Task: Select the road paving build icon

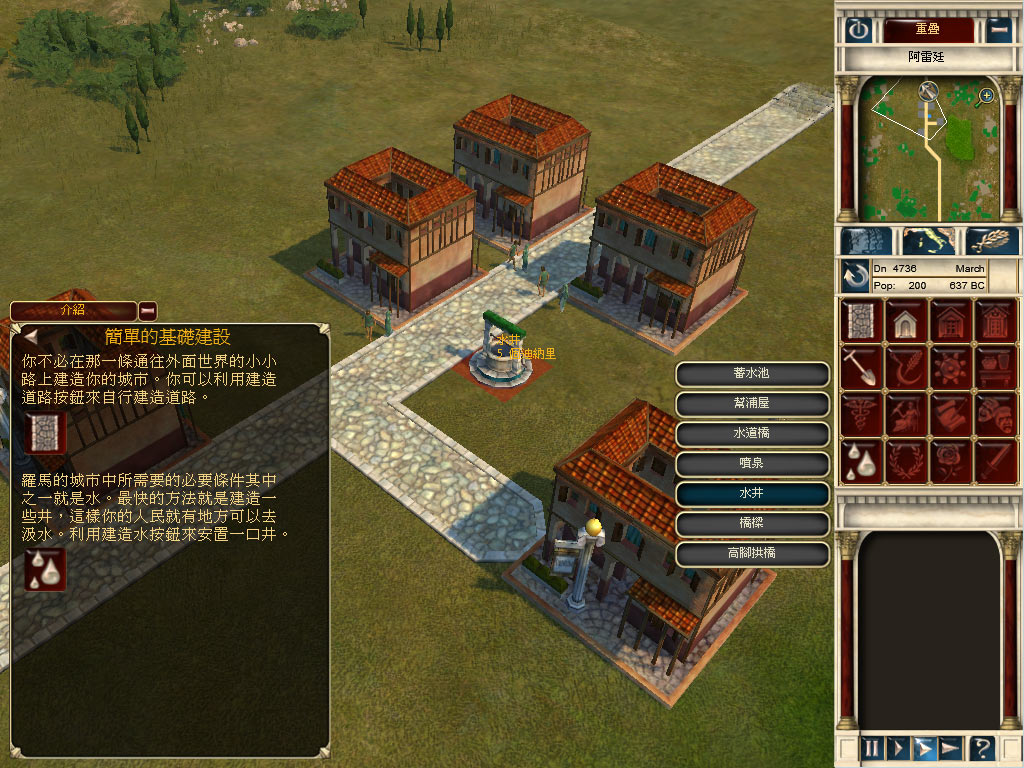Action: 861,320
